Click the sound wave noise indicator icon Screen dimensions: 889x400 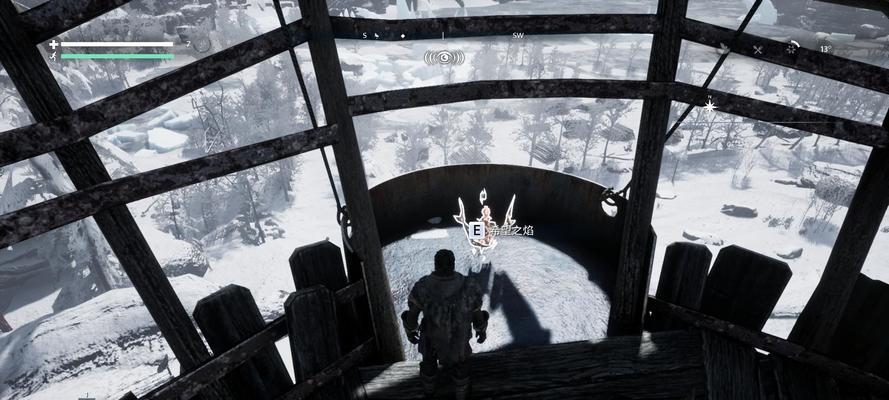444,58
